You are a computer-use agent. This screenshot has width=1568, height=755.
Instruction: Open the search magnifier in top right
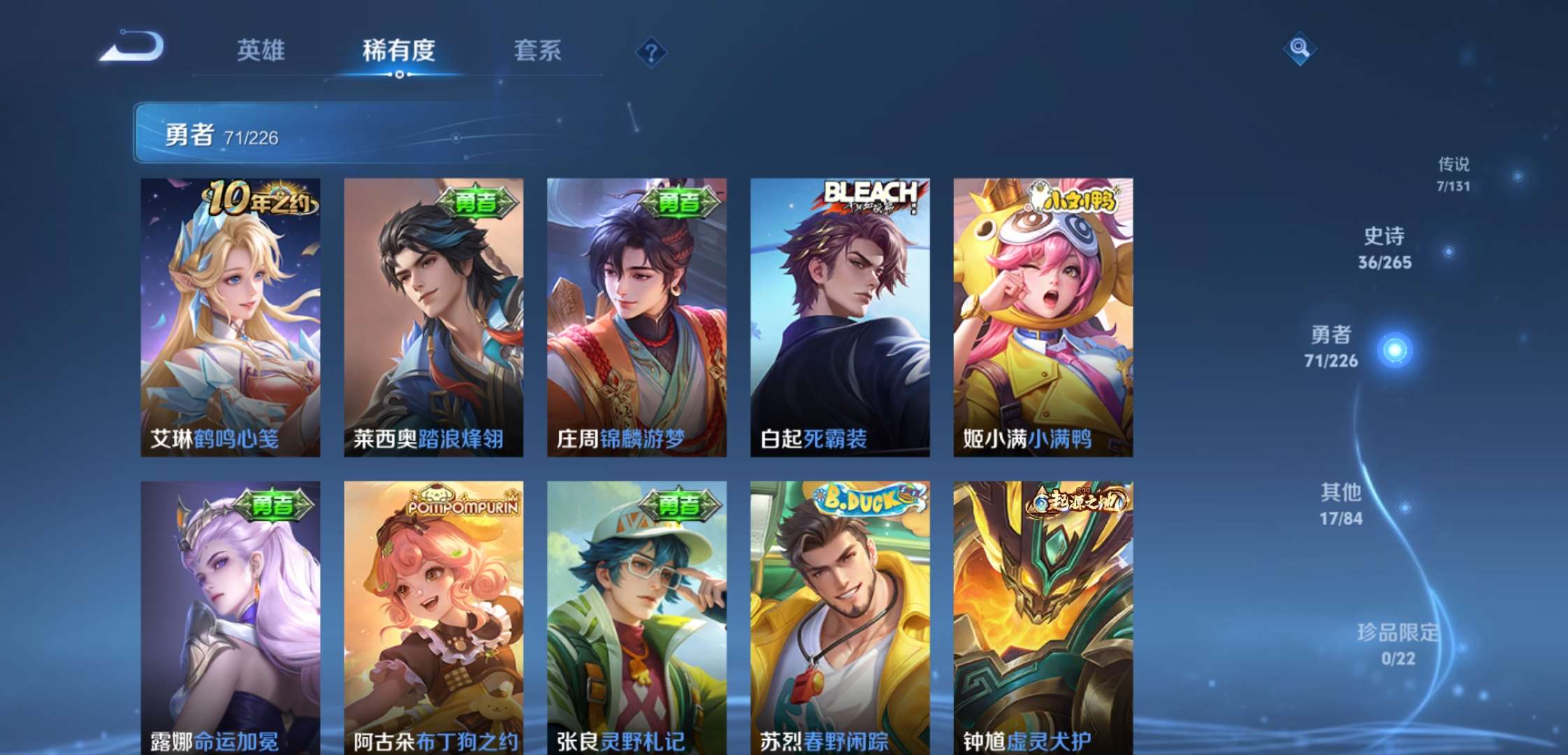tap(1299, 49)
